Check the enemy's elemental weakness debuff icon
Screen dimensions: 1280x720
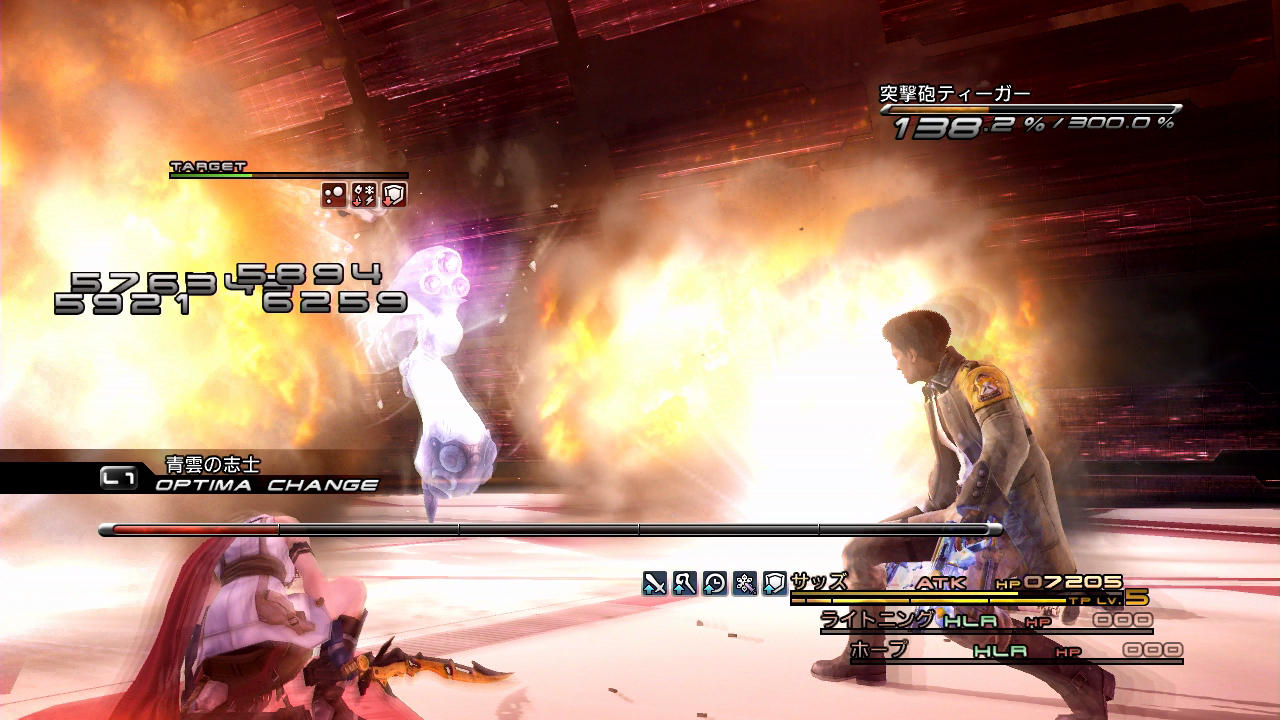pos(364,195)
